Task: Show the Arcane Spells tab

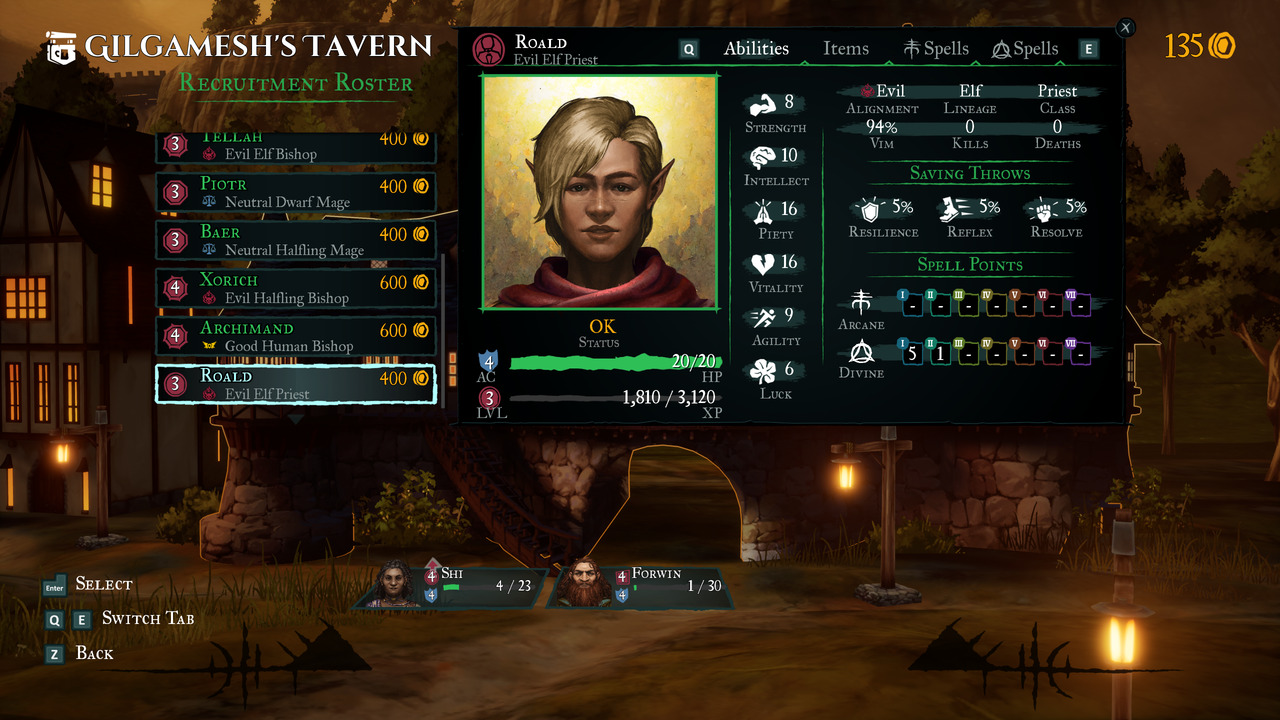Action: pyautogui.click(x=936, y=49)
